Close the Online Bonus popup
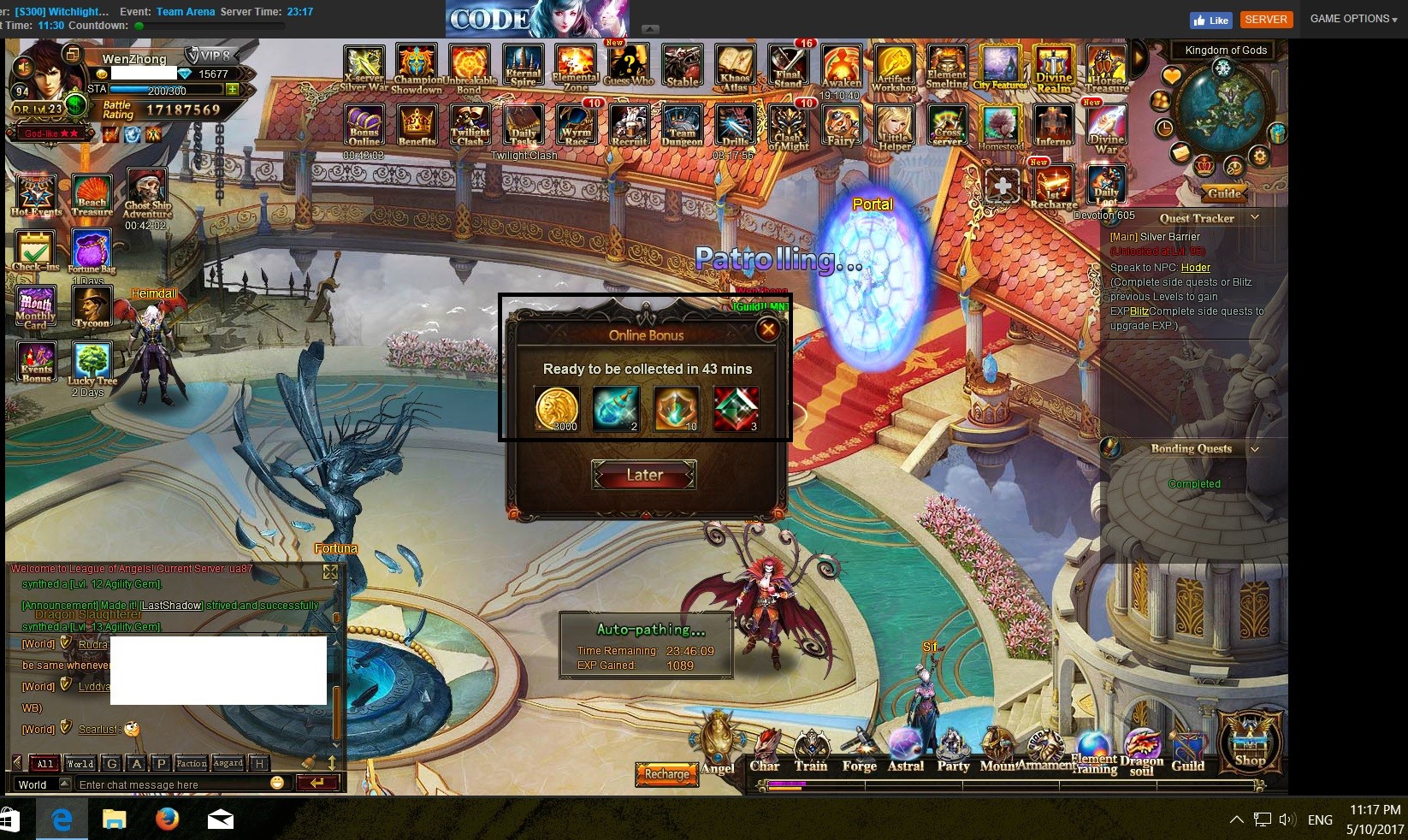Screen dimensions: 1408x840 click(x=768, y=329)
